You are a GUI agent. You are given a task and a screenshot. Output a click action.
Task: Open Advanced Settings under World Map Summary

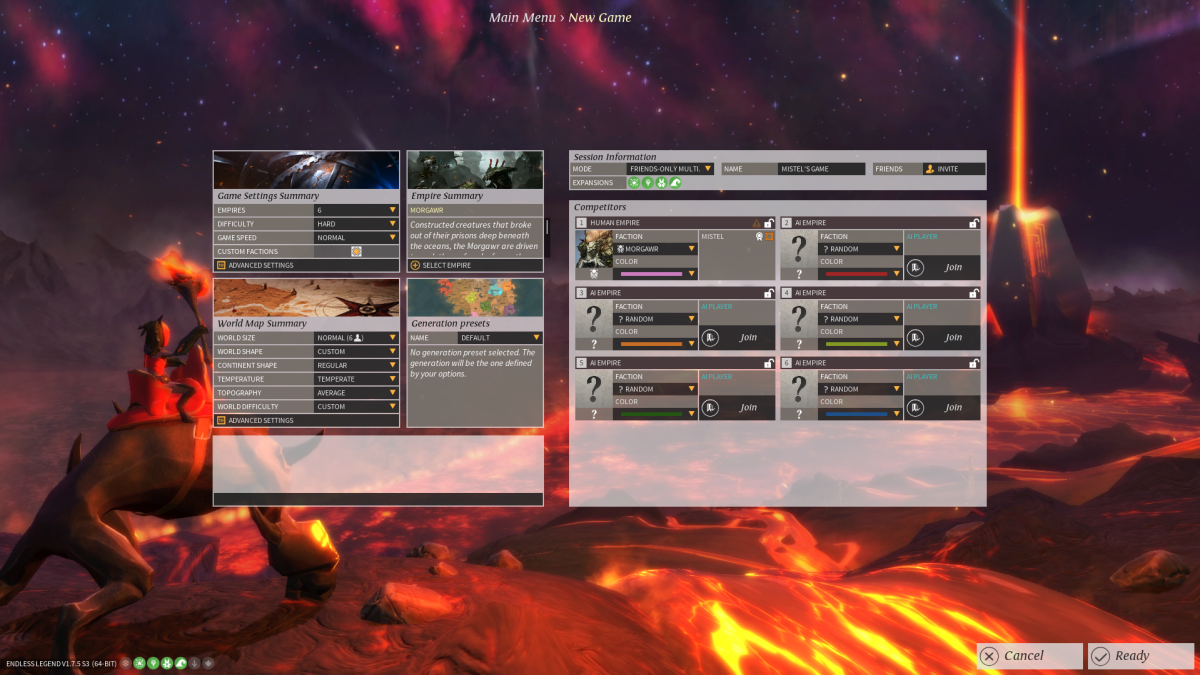click(260, 421)
